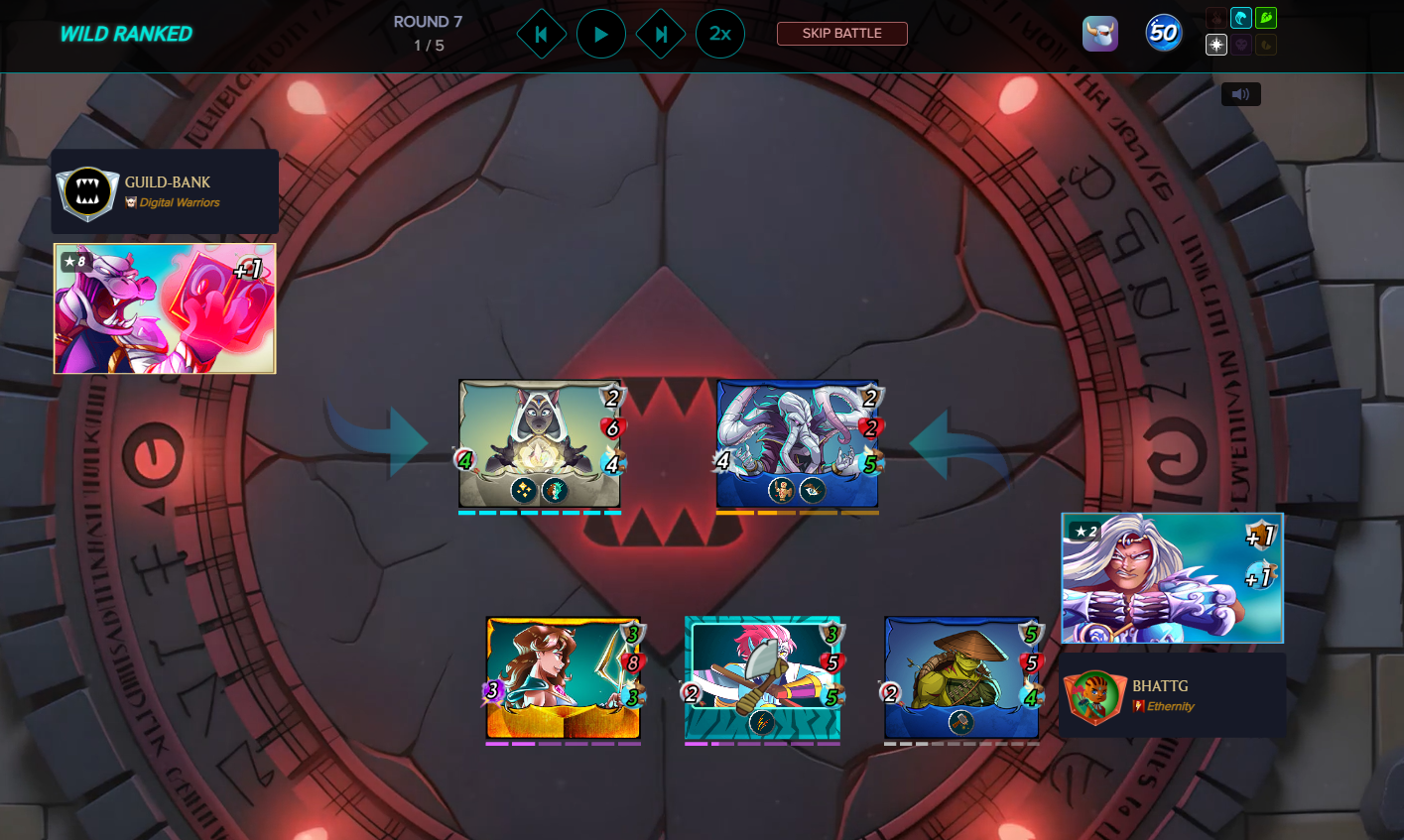Viewport: 1404px width, 840px height.
Task: Toggle 2x playback speed
Action: (x=720, y=34)
